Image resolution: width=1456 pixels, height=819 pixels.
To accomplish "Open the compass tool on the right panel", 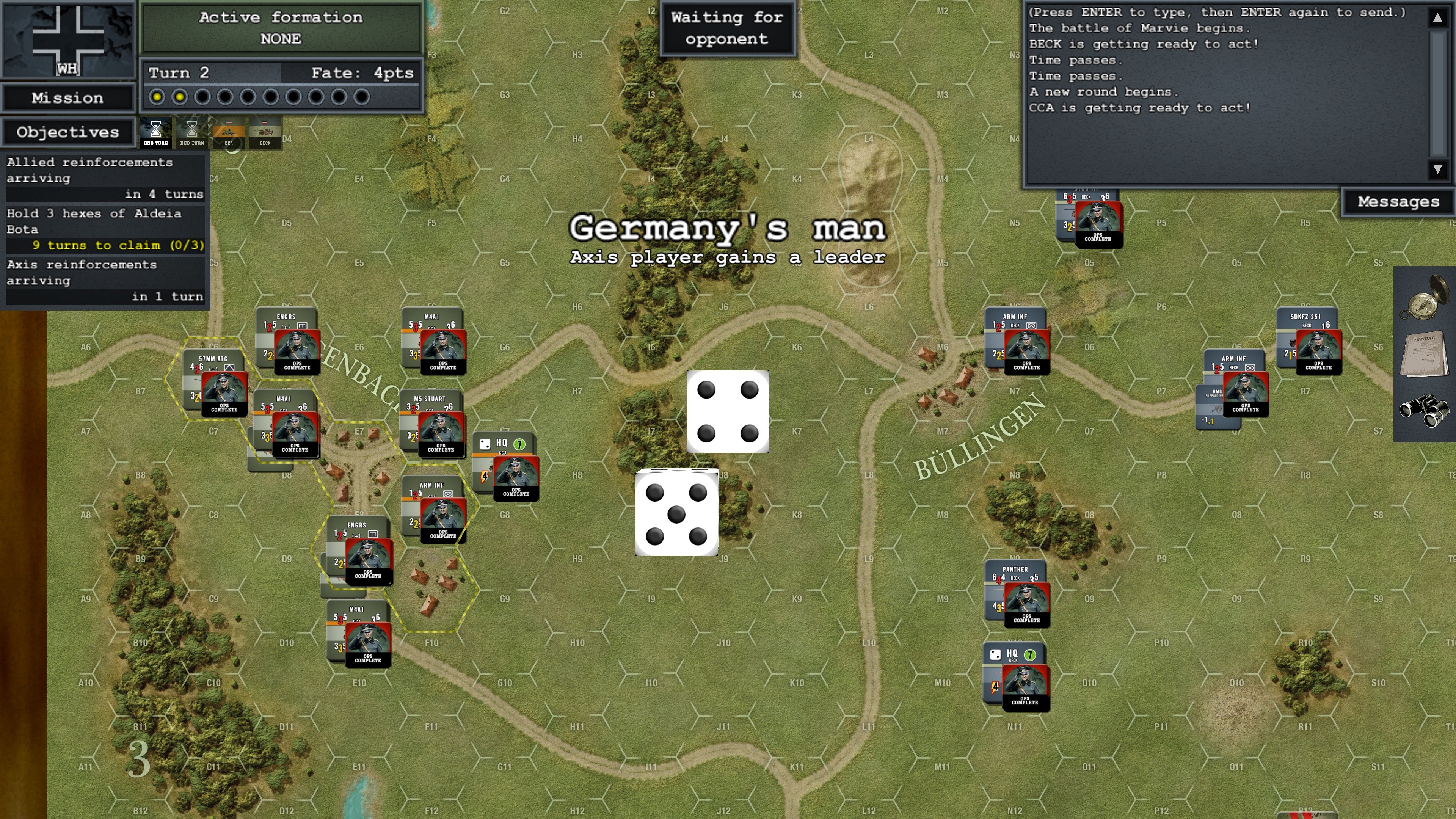I will tap(1425, 303).
